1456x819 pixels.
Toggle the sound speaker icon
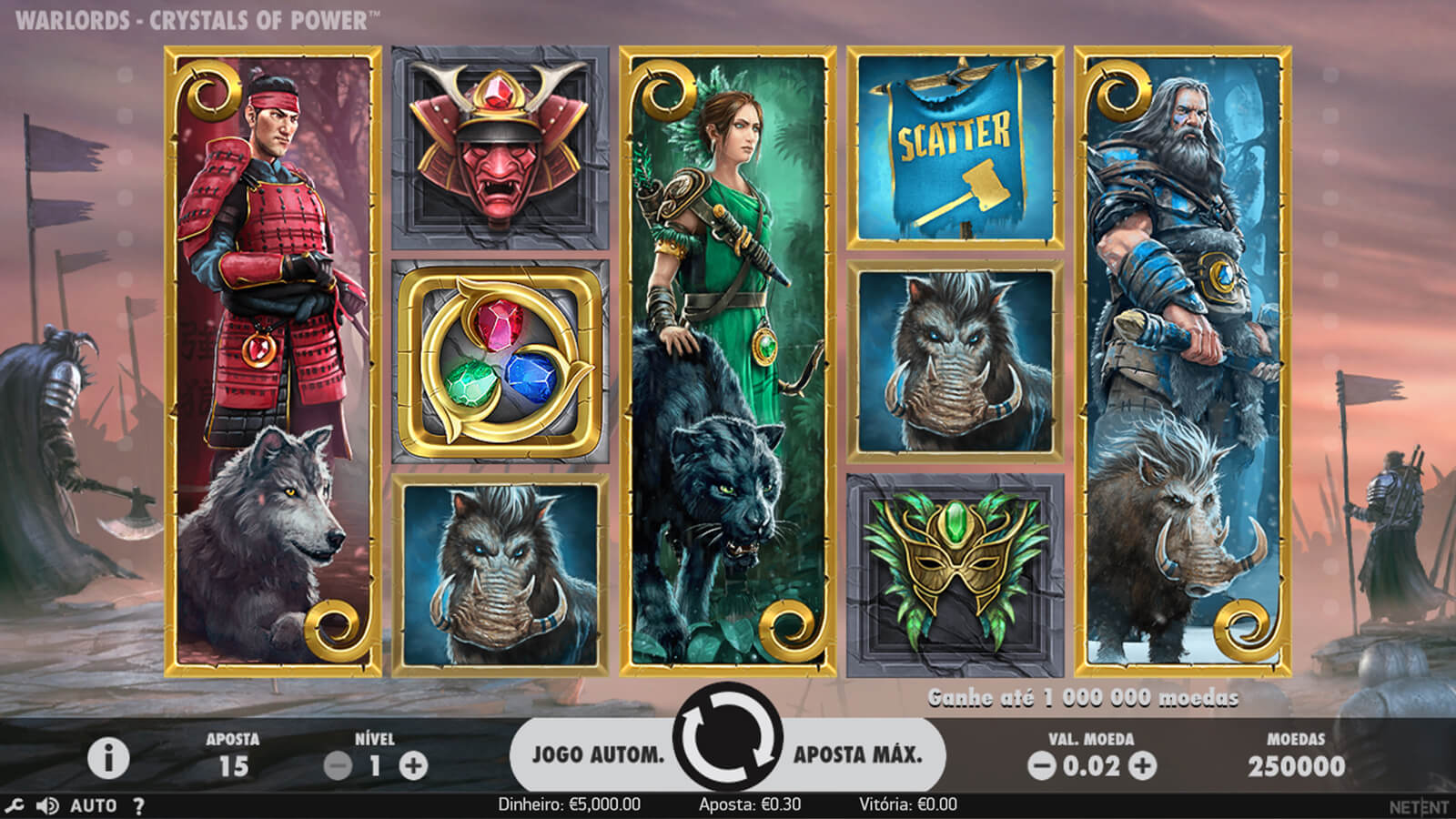tap(47, 805)
